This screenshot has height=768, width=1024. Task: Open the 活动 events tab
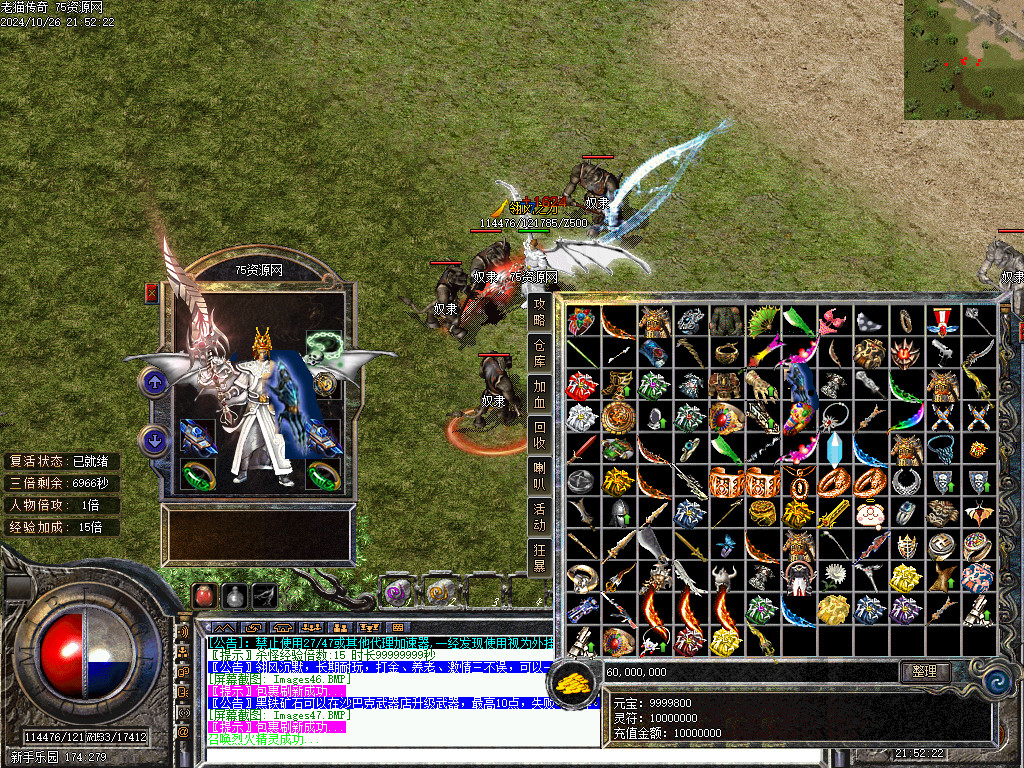click(540, 517)
